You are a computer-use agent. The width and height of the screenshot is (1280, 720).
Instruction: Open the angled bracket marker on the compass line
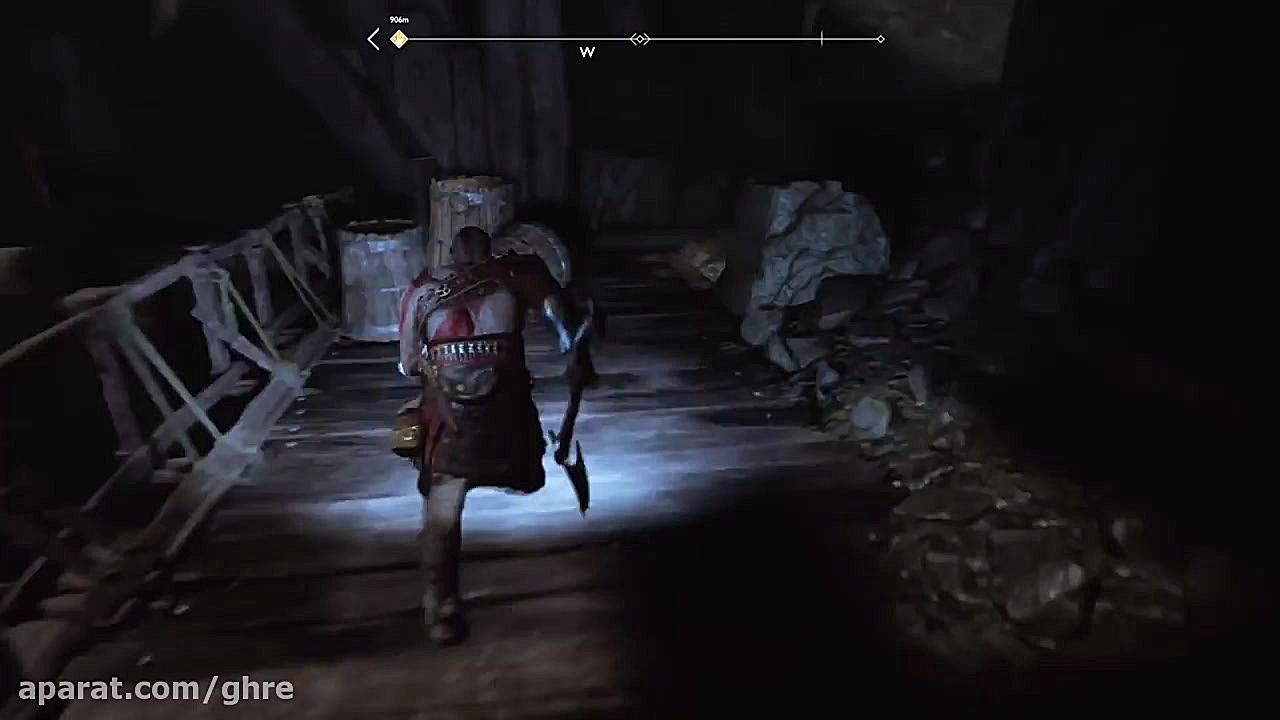tap(639, 39)
